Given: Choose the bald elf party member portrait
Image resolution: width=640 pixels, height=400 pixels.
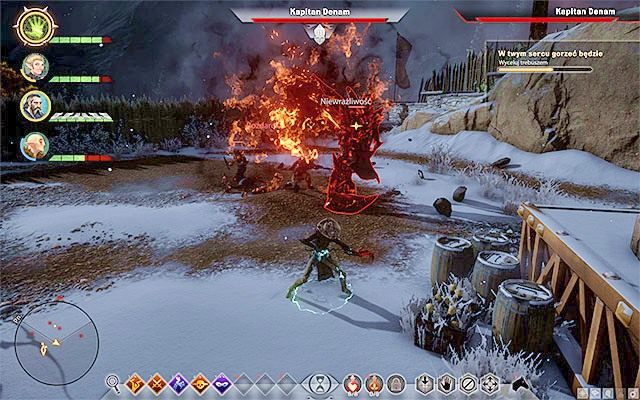Looking at the screenshot, I should (x=33, y=146).
